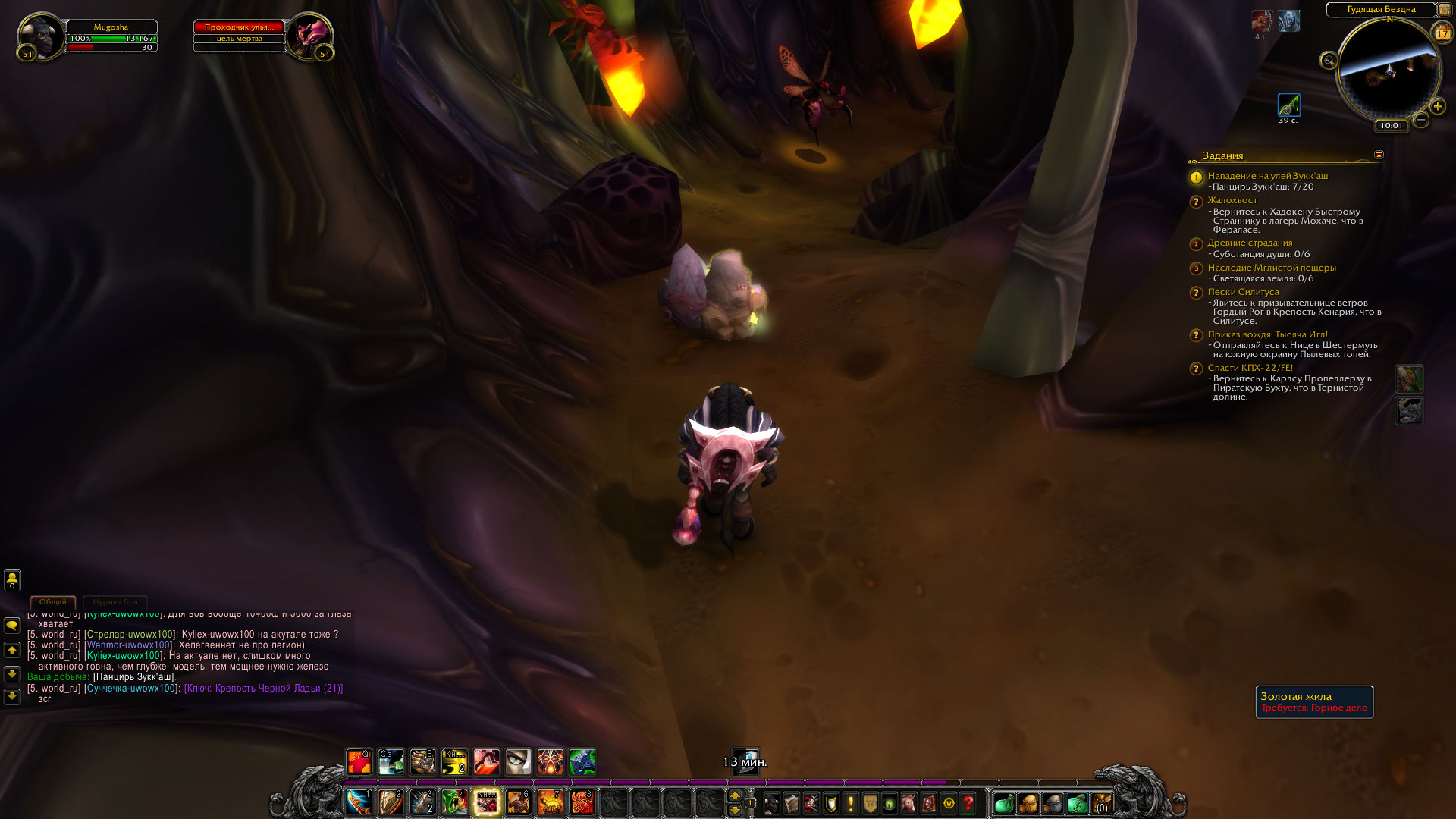1456x819 pixels.
Task: Click the Ключ: Крепость Черной Ладьи chat link
Action: click(263, 689)
